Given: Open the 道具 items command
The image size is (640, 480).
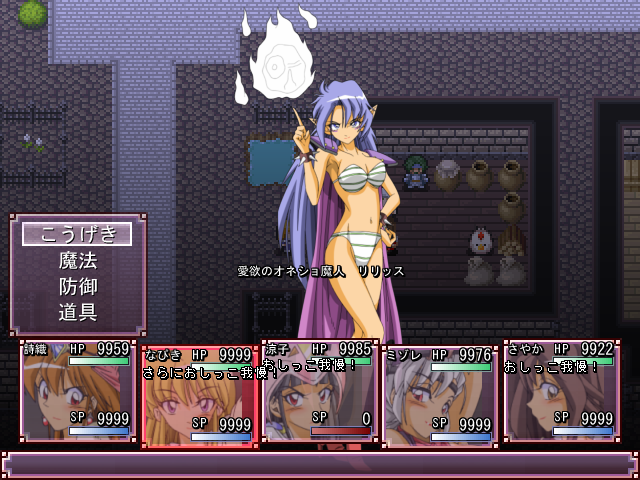Looking at the screenshot, I should [77, 312].
